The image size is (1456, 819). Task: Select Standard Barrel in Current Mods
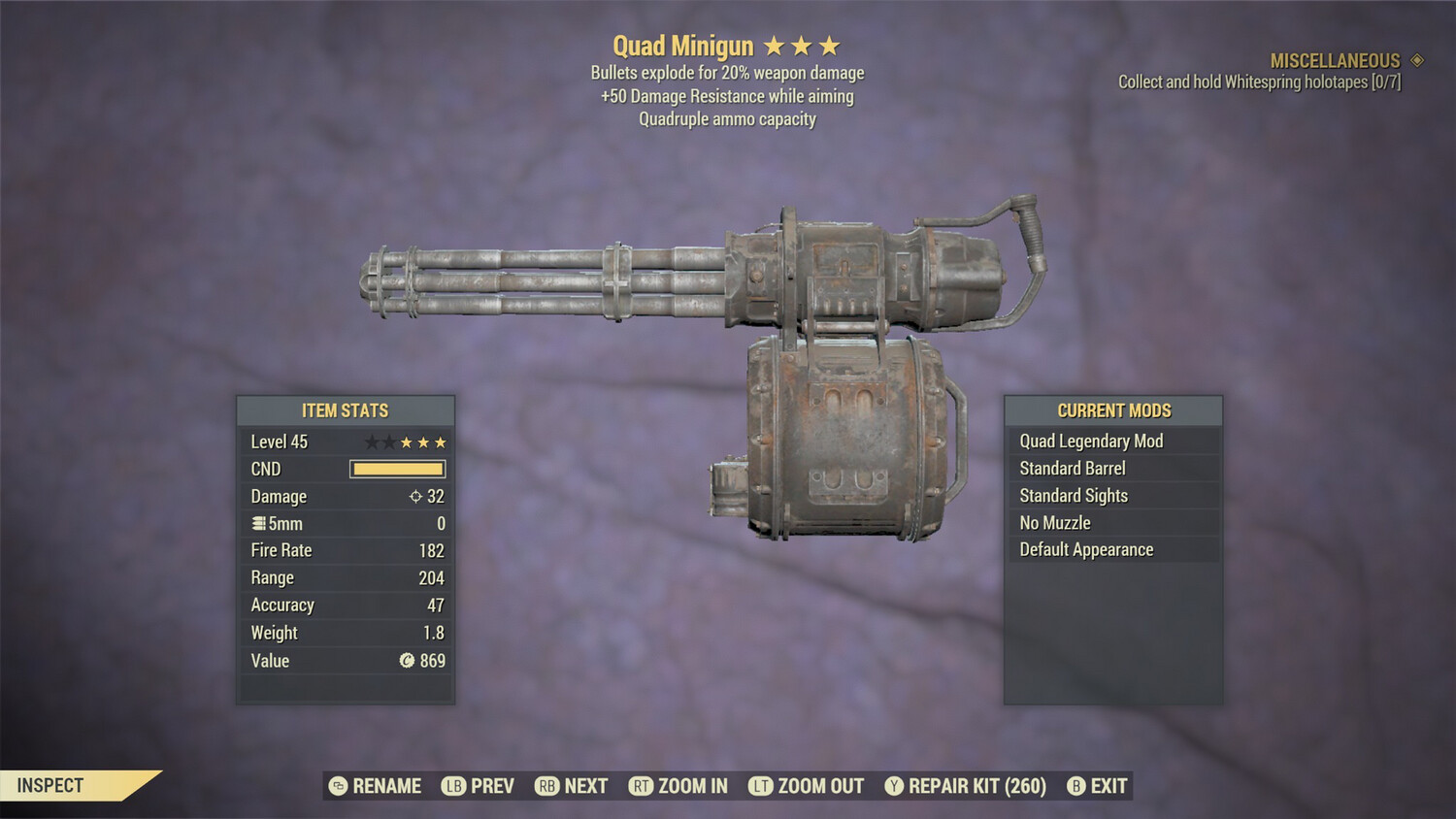(1072, 468)
